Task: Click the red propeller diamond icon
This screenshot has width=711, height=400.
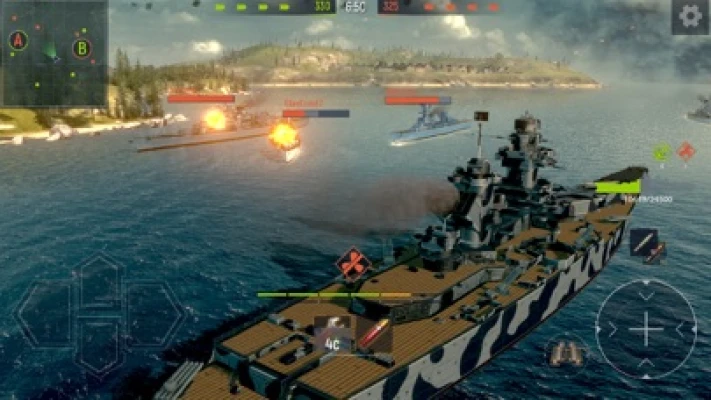Action: coord(353,264)
